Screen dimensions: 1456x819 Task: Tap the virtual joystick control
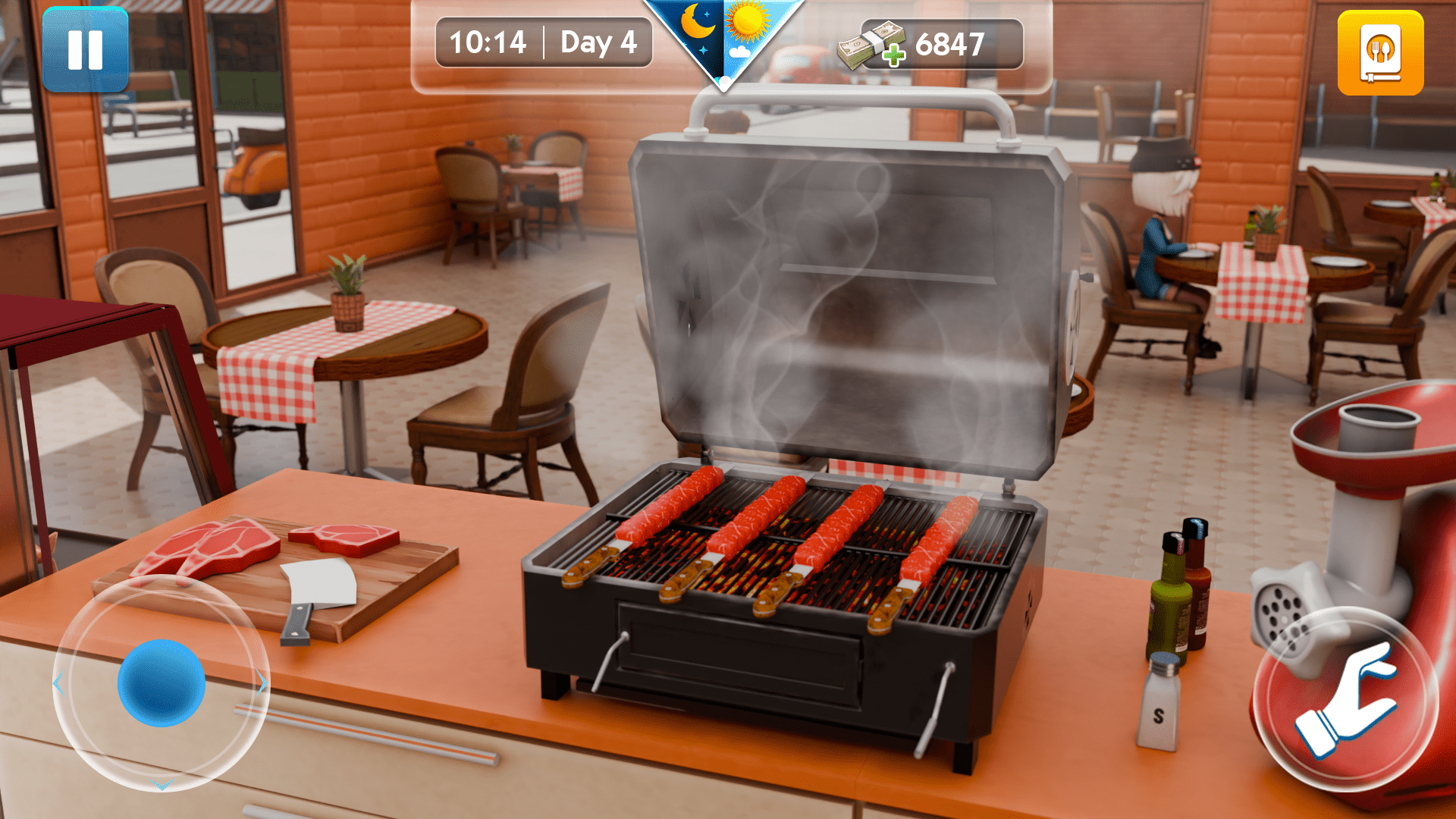(x=161, y=682)
